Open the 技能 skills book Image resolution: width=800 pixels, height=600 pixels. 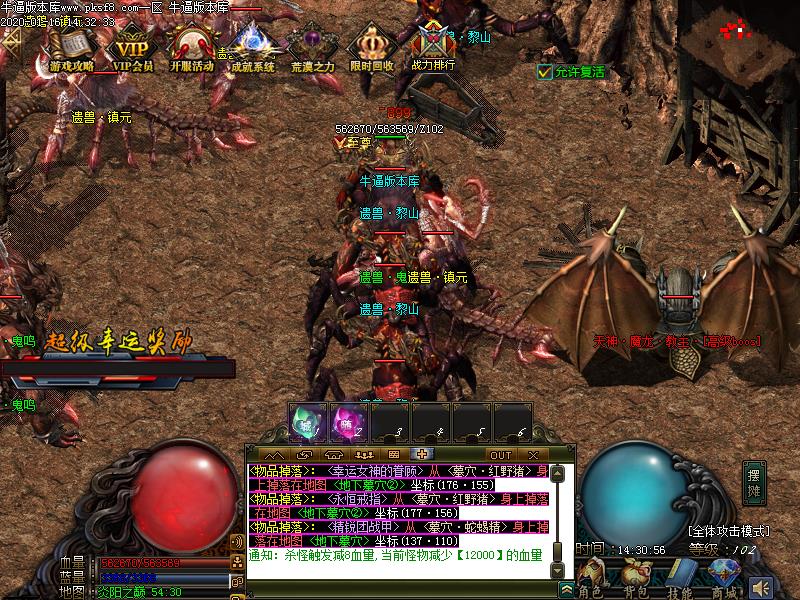coord(680,576)
